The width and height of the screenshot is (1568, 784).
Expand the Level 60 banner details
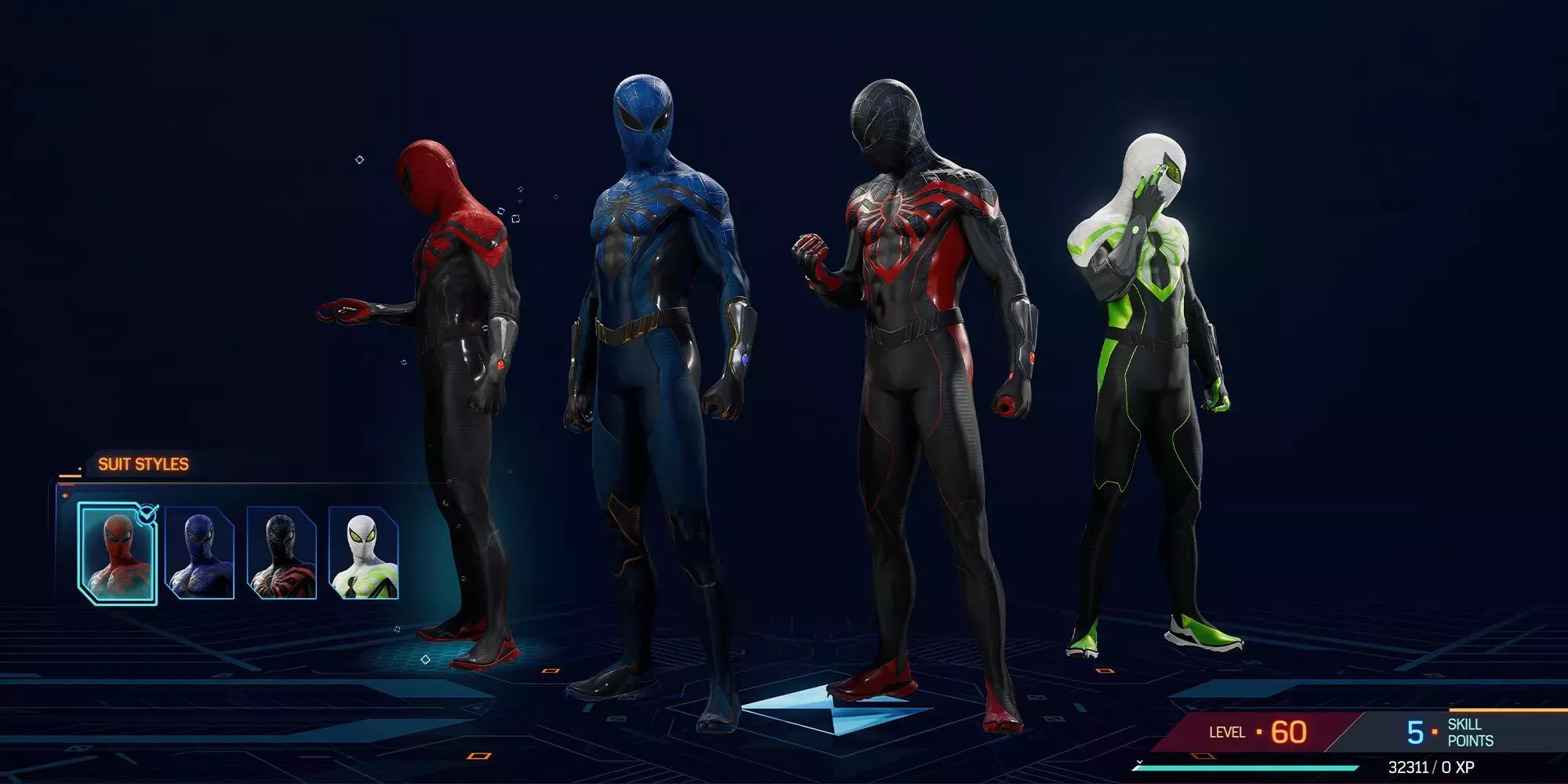pos(1258,731)
